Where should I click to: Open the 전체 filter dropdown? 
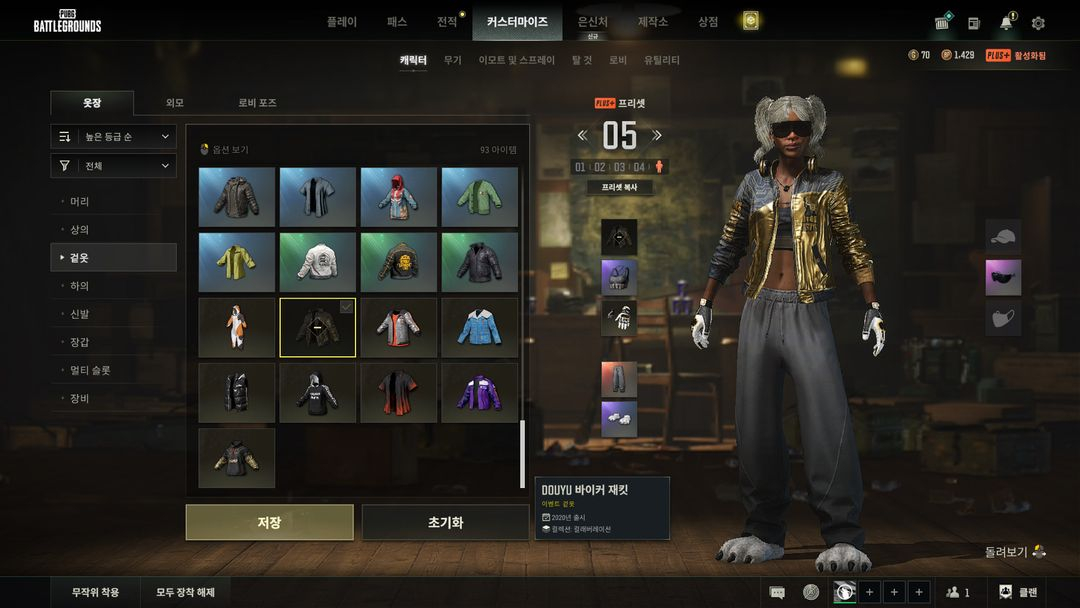click(114, 166)
